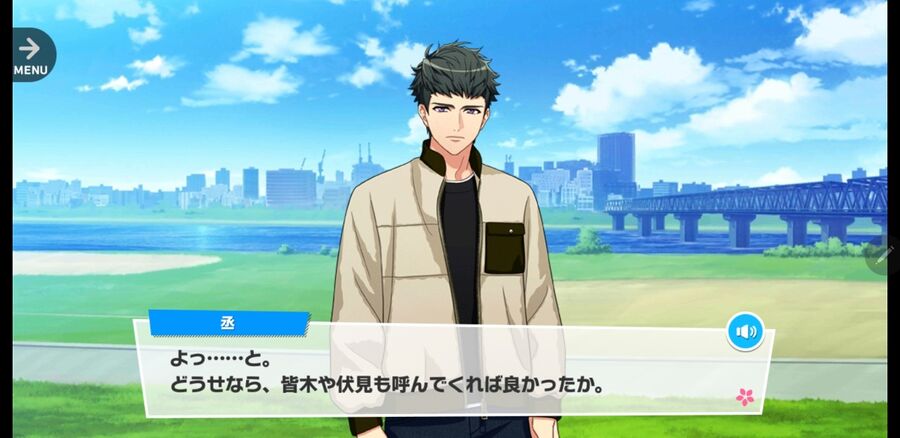Image resolution: width=900 pixels, height=438 pixels.
Task: Open the MENU arrow button
Action: point(31,54)
